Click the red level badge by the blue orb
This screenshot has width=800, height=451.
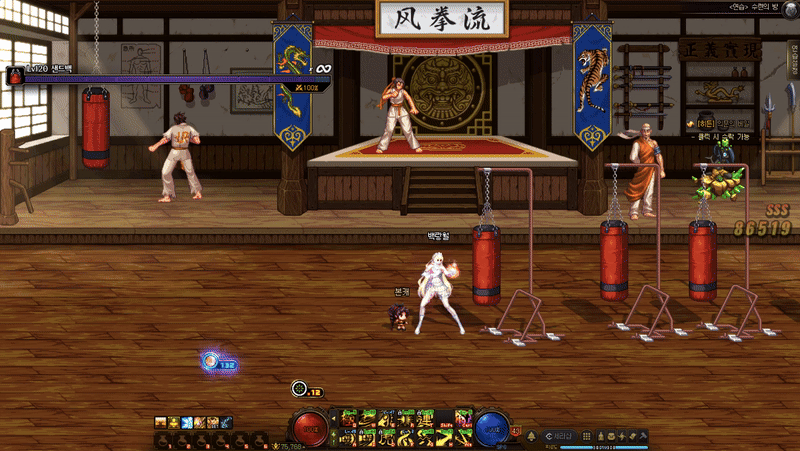tap(516, 432)
